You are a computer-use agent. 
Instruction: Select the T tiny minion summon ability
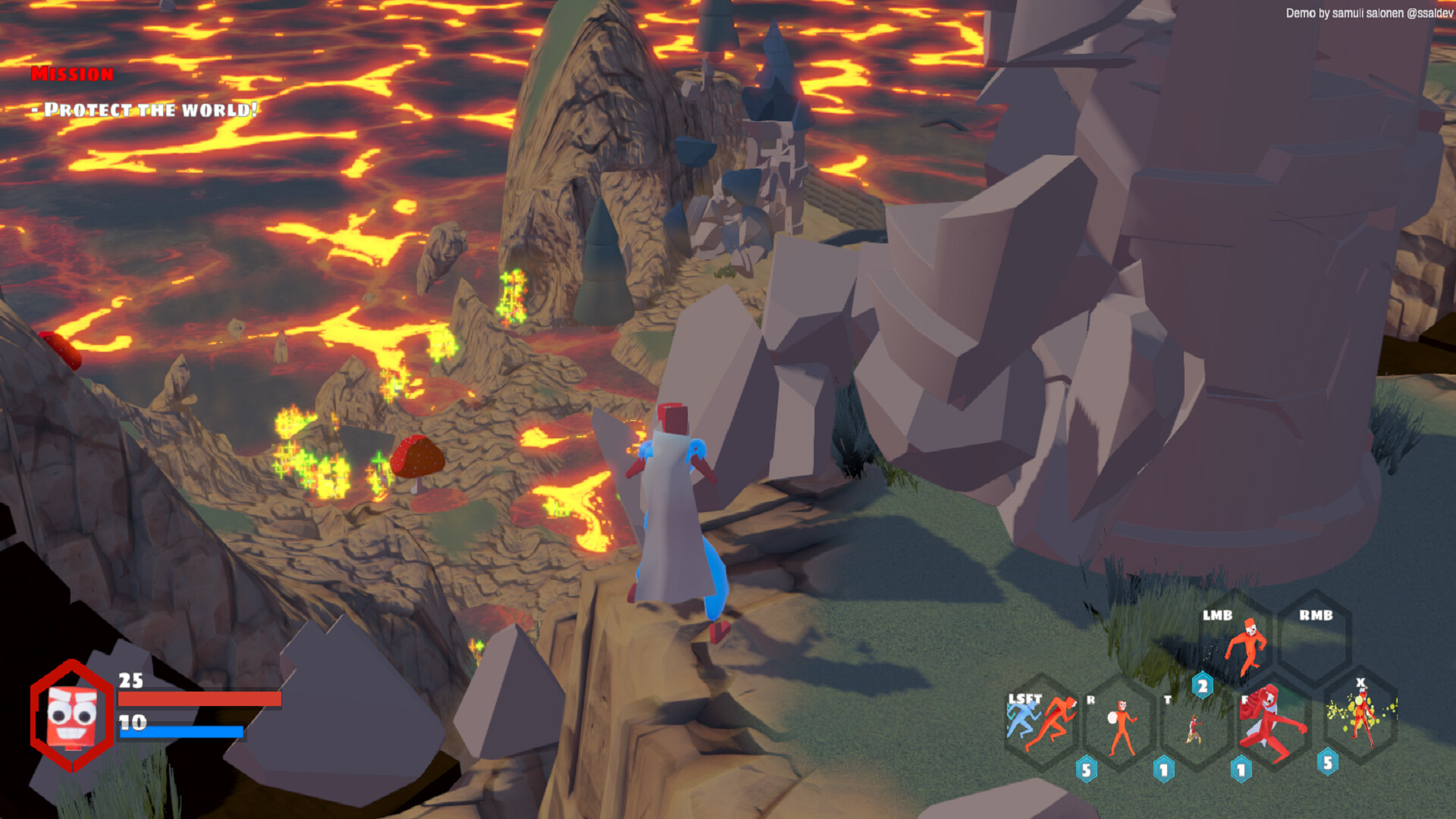(1194, 729)
